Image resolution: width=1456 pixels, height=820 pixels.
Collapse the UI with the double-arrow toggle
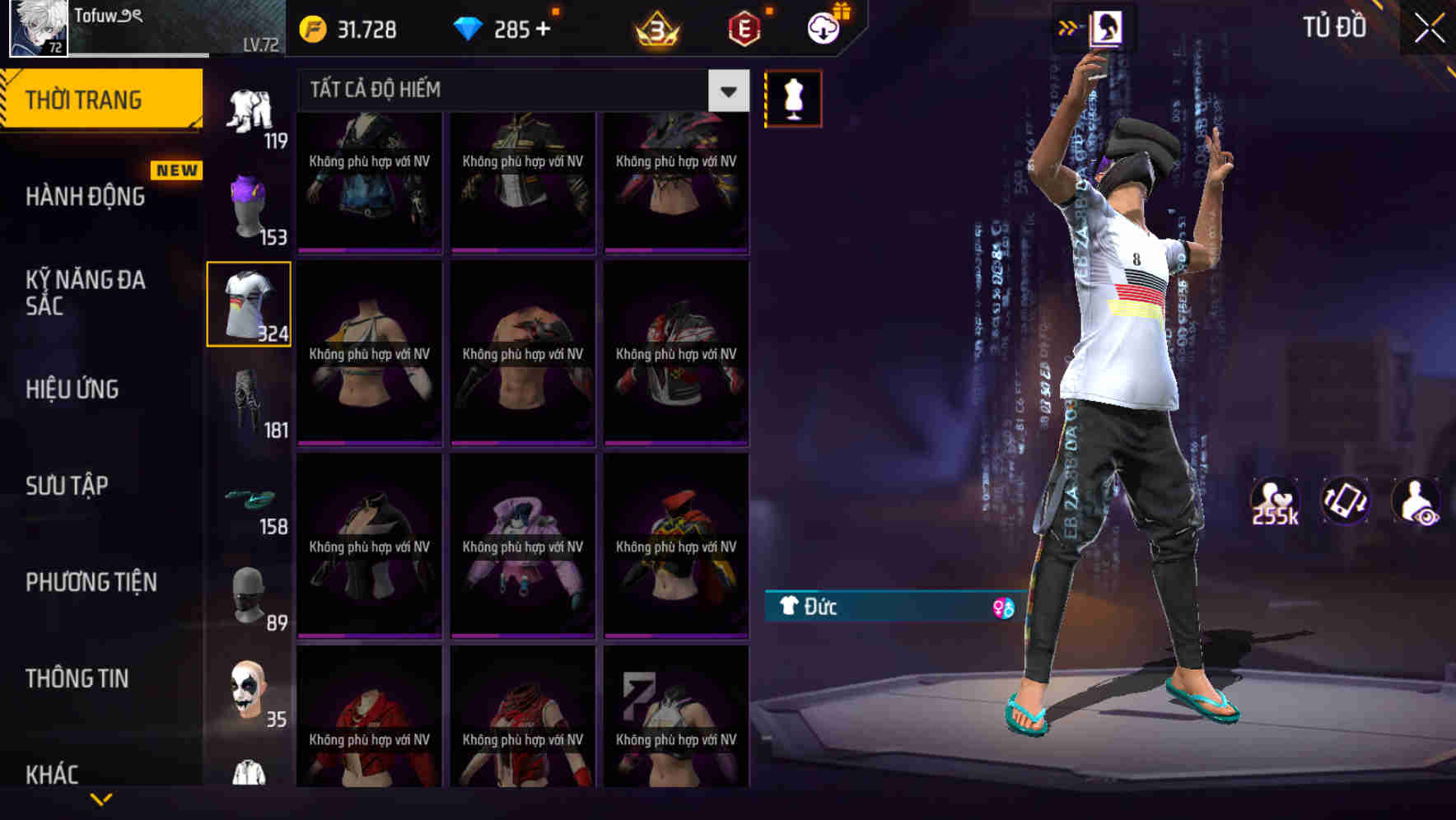tap(1067, 27)
